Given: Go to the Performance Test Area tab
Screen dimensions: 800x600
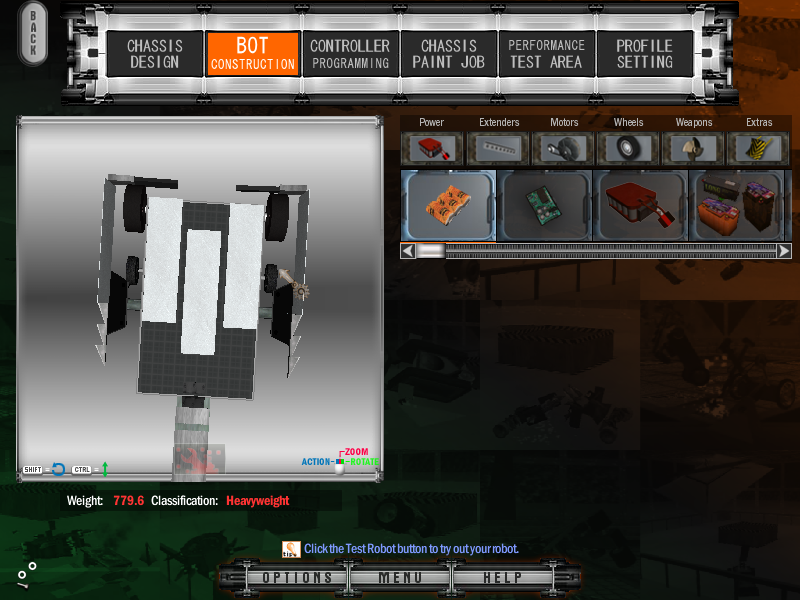Looking at the screenshot, I should coord(546,54).
